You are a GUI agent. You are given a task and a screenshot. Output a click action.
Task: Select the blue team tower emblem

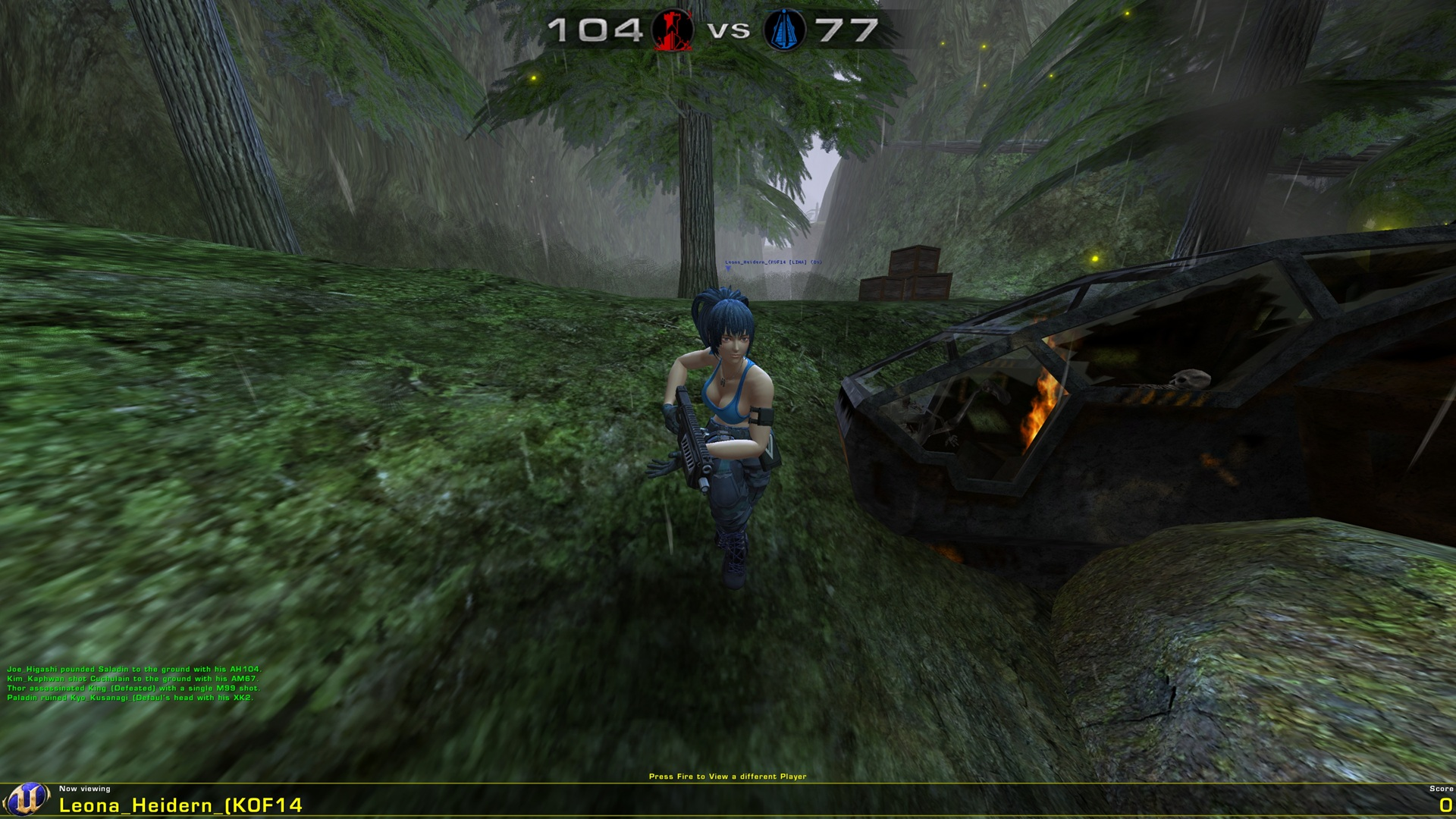[784, 30]
